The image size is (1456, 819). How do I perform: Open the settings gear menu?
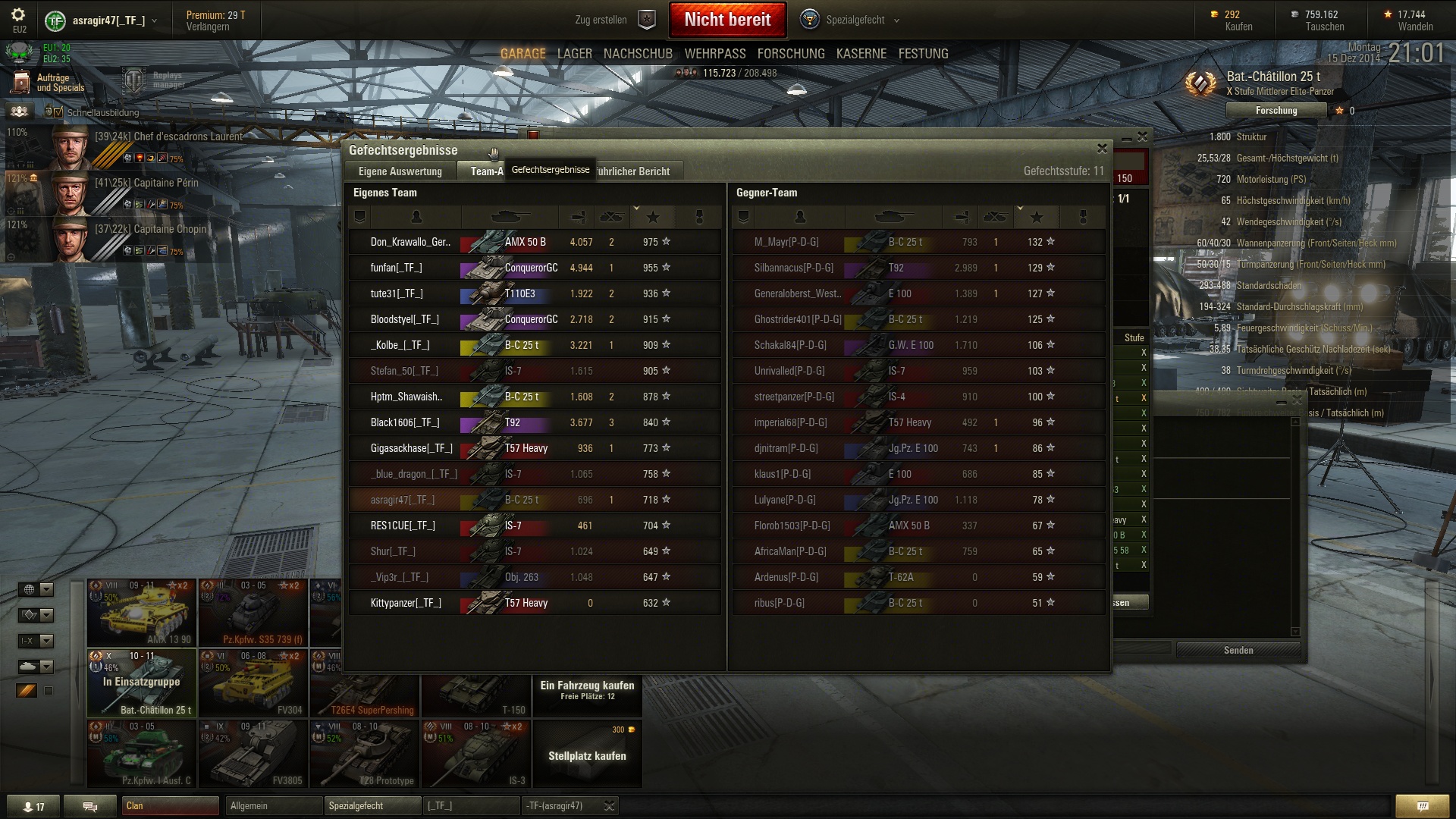(x=18, y=14)
